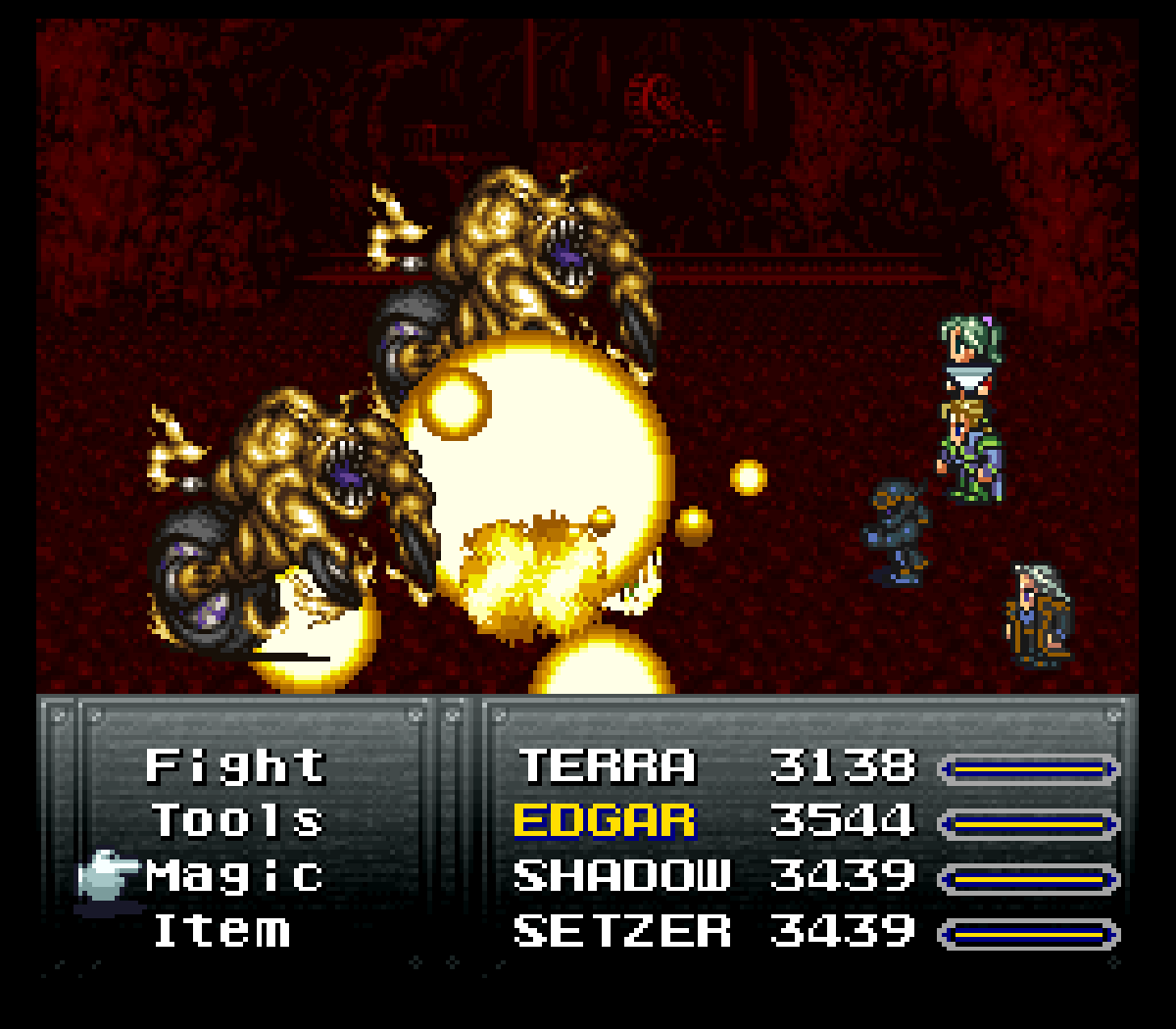This screenshot has width=1176, height=1029.
Task: Select EDGAR in the party list
Action: 605,821
